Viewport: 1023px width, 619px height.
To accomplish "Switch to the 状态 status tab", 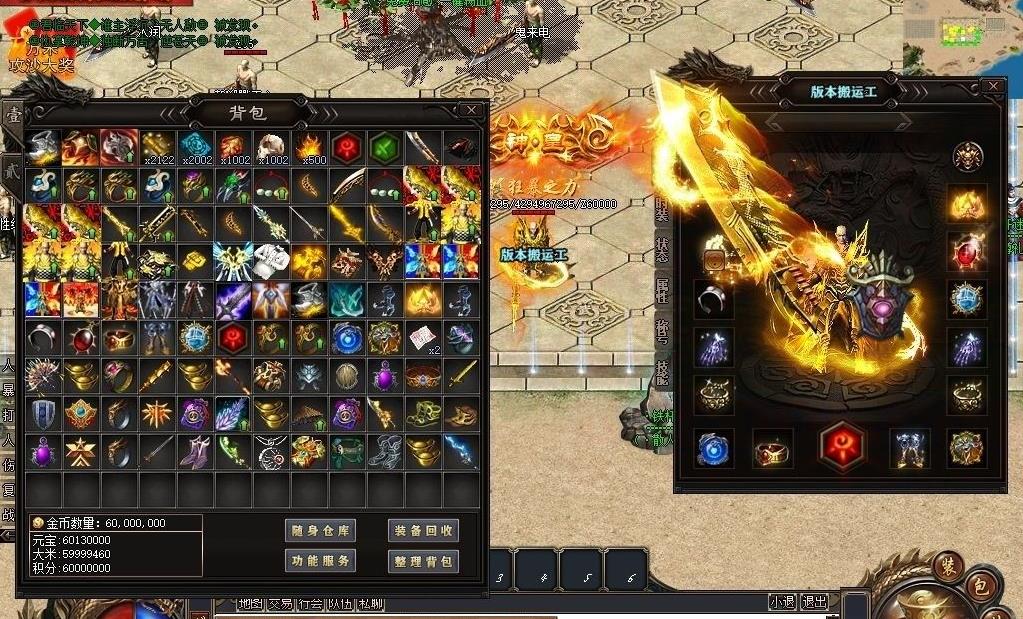I will click(x=662, y=250).
